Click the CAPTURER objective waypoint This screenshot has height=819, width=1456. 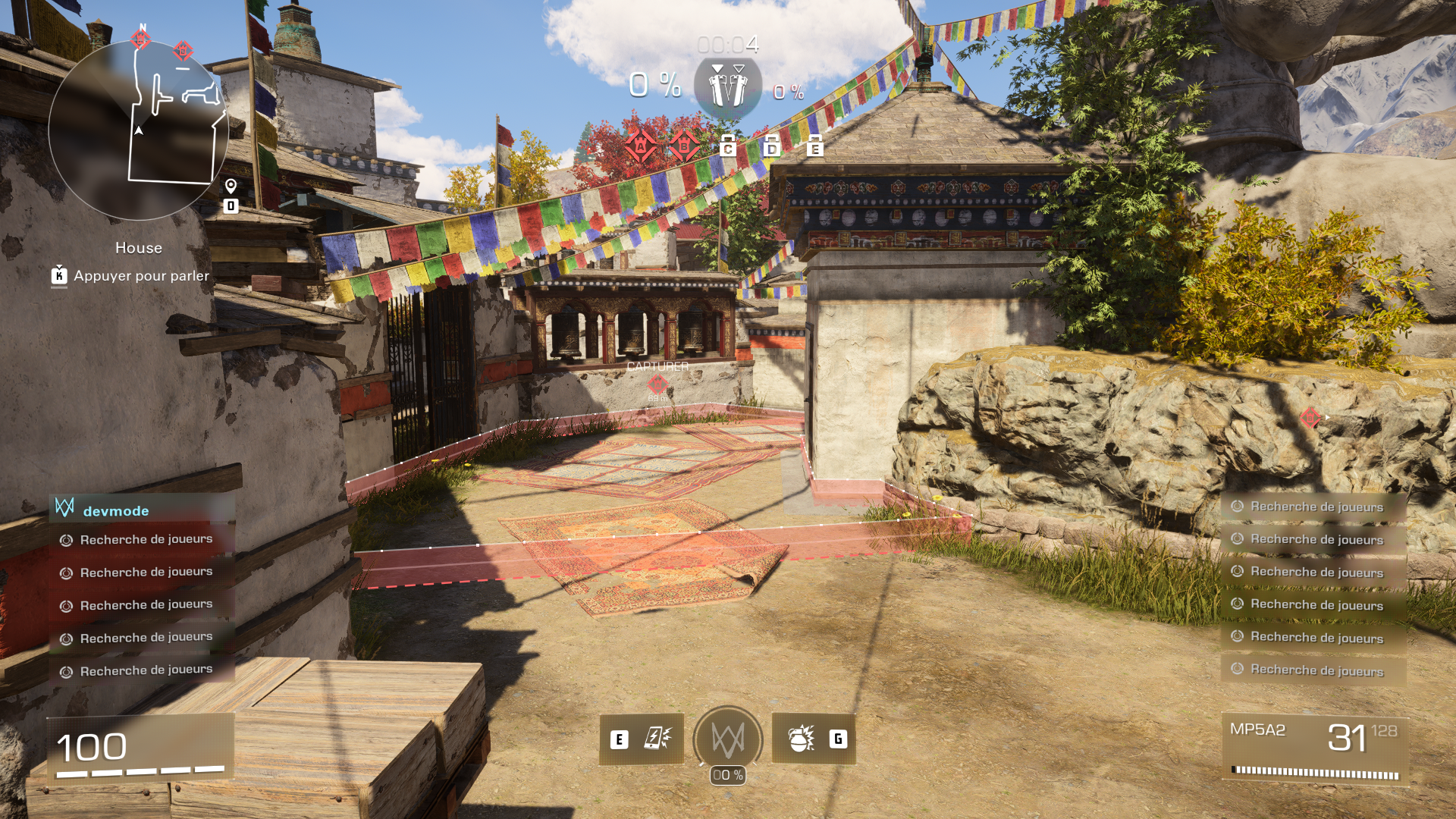pos(657,383)
